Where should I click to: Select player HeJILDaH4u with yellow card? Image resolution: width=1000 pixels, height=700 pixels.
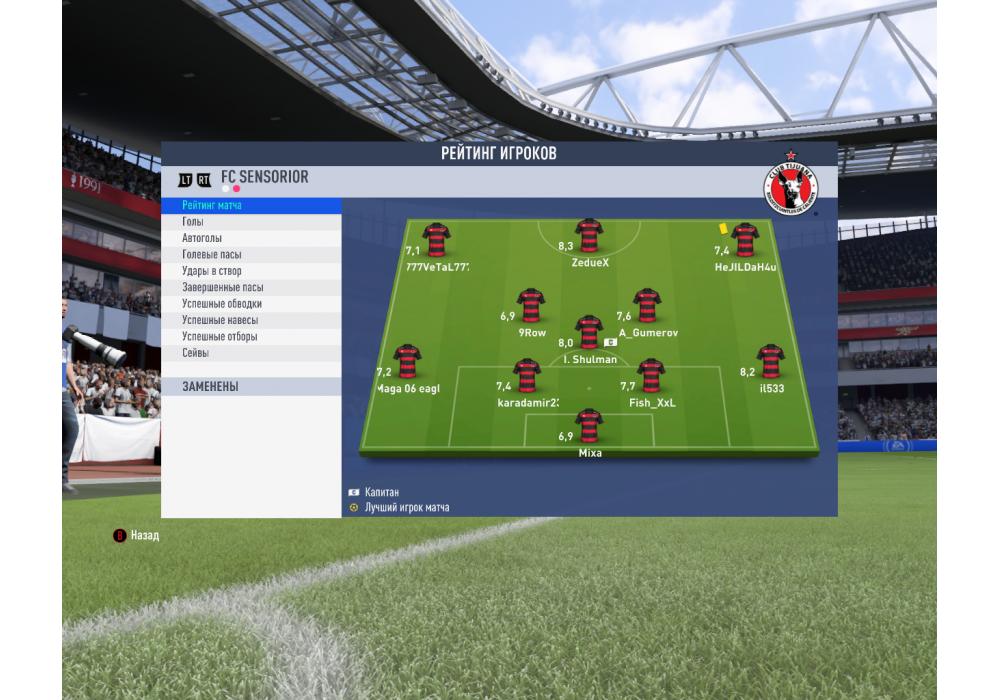coord(744,241)
